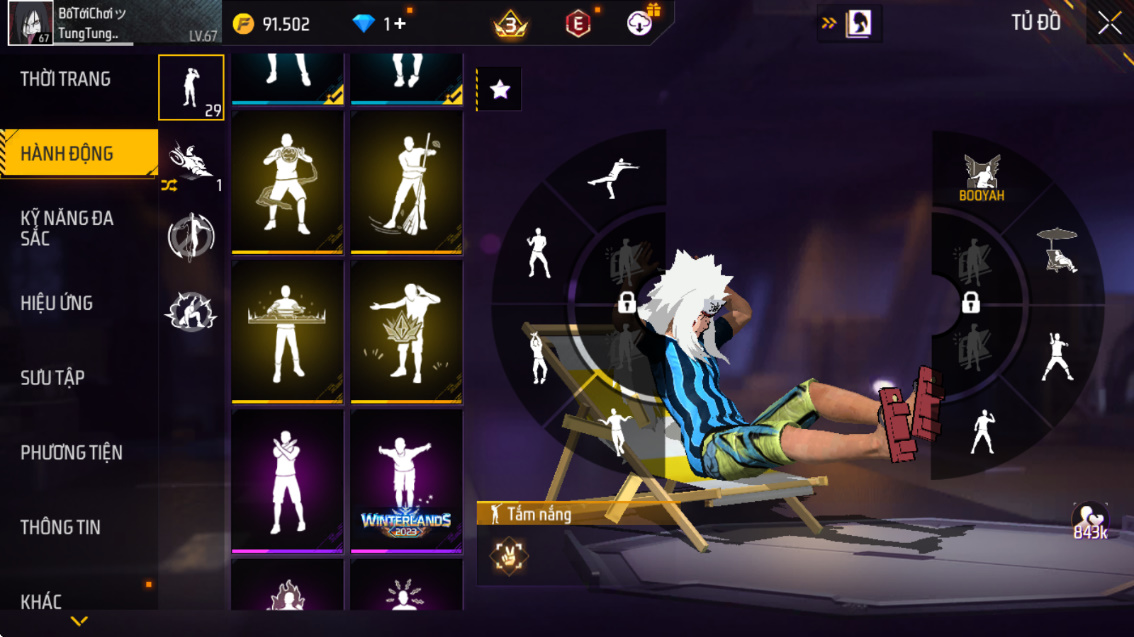
Task: Open the Hiệu Ứng category
Action: [57, 303]
